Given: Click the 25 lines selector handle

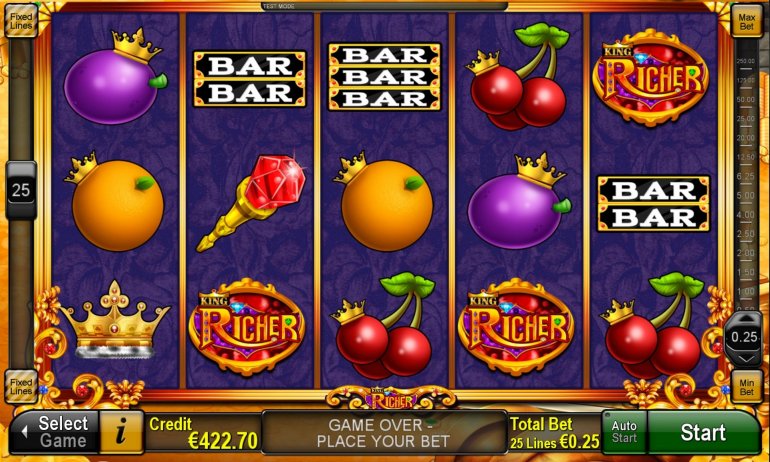Looking at the screenshot, I should click(21, 188).
